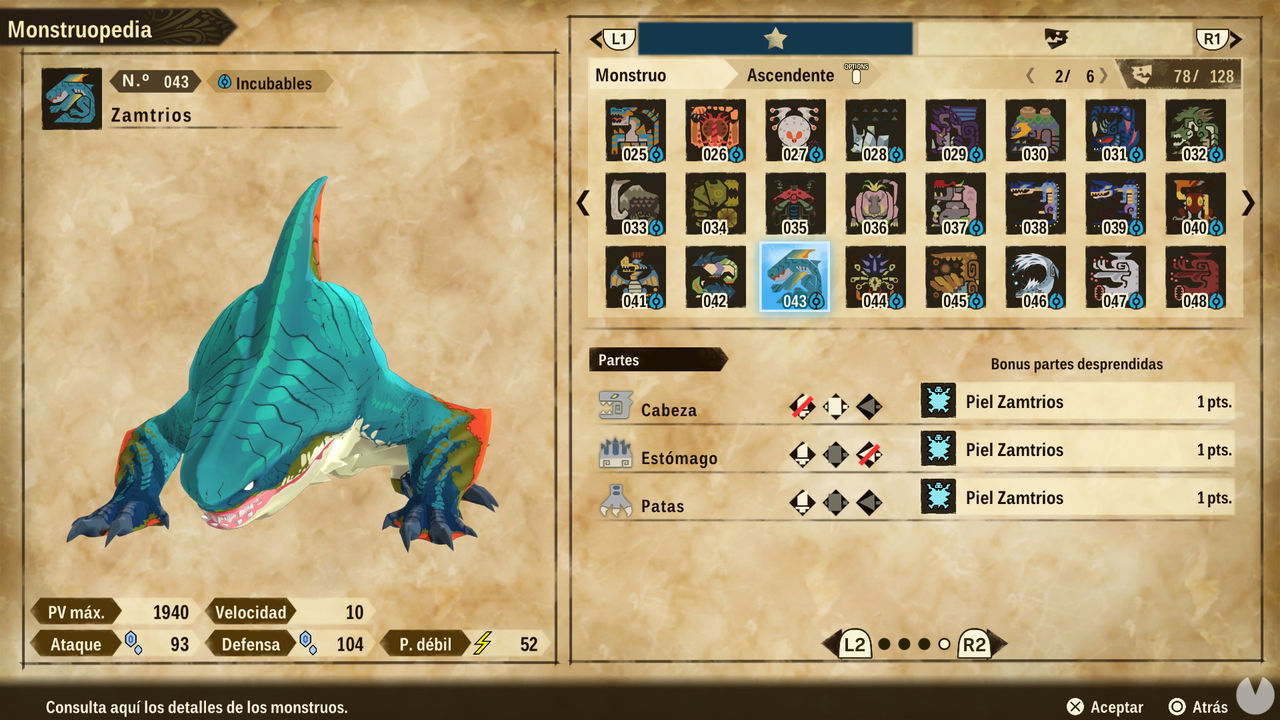Select the Piel Zamtrios item icon for Cabeza
The image size is (1280, 720).
tap(938, 401)
